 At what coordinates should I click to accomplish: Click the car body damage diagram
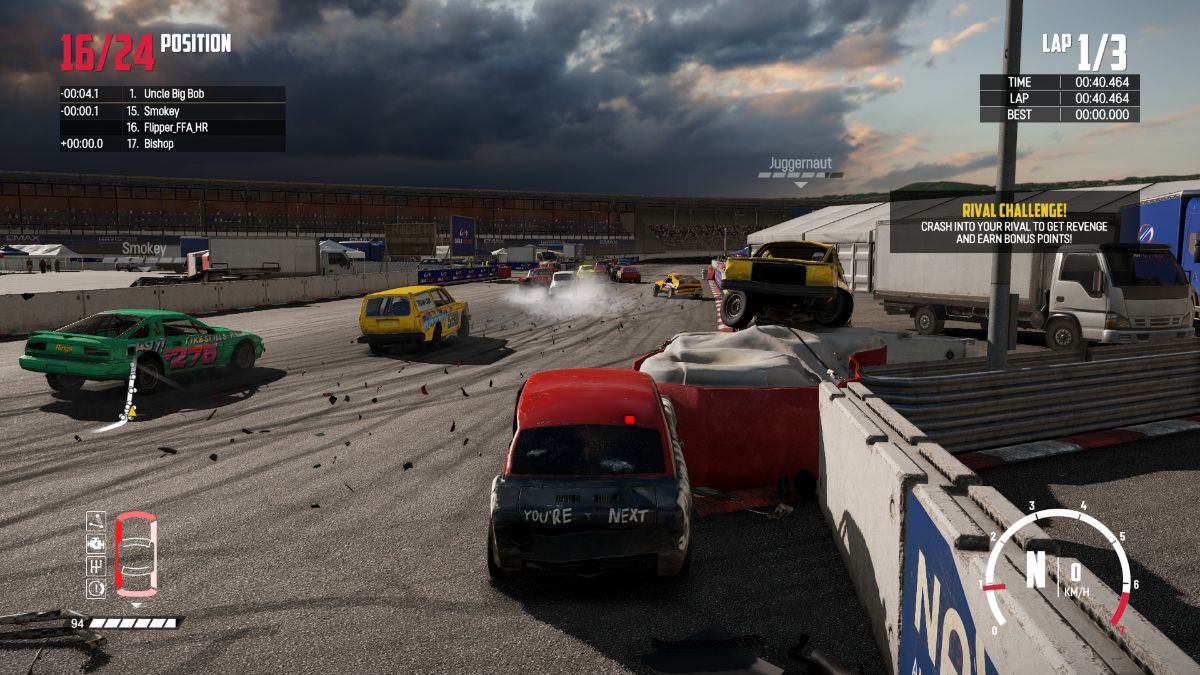pos(136,554)
